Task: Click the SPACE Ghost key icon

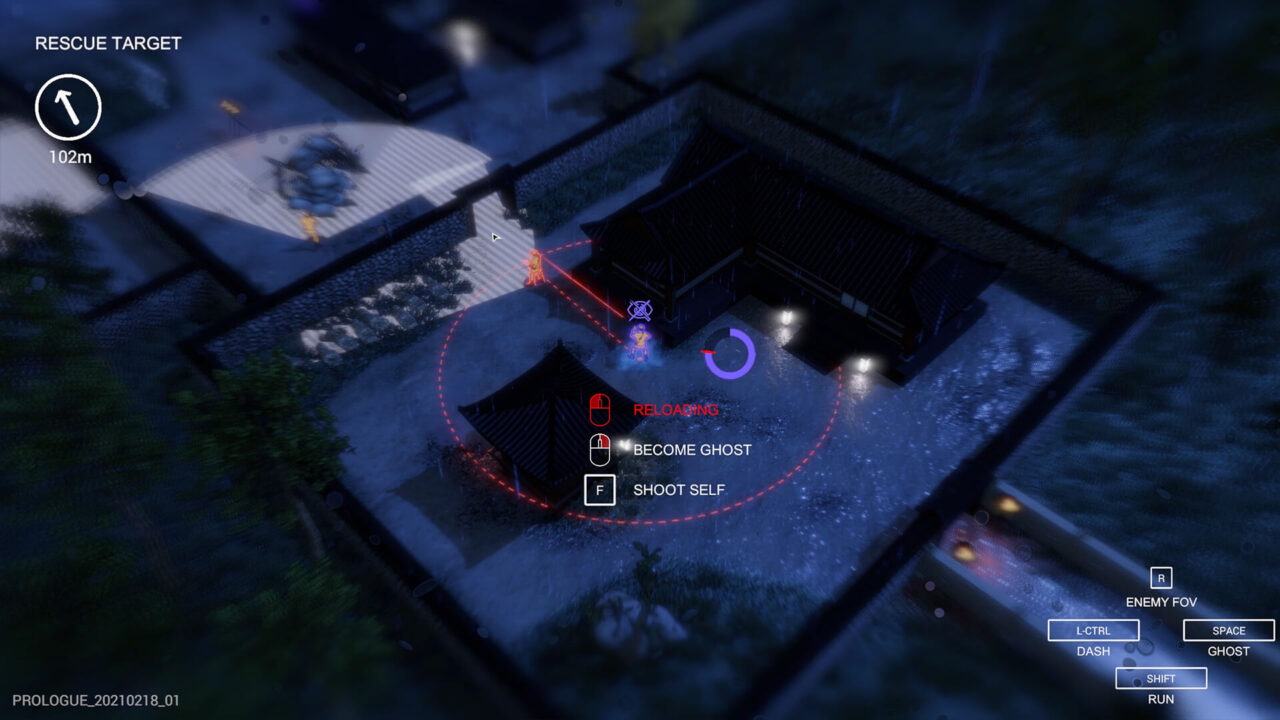Action: click(x=1228, y=630)
